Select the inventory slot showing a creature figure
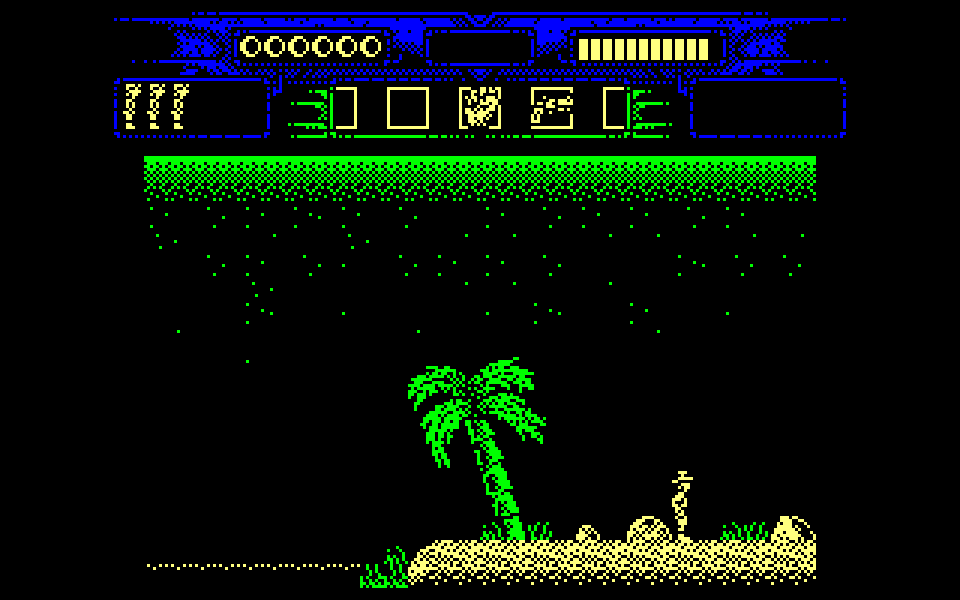The width and height of the screenshot is (960, 600). (480, 108)
